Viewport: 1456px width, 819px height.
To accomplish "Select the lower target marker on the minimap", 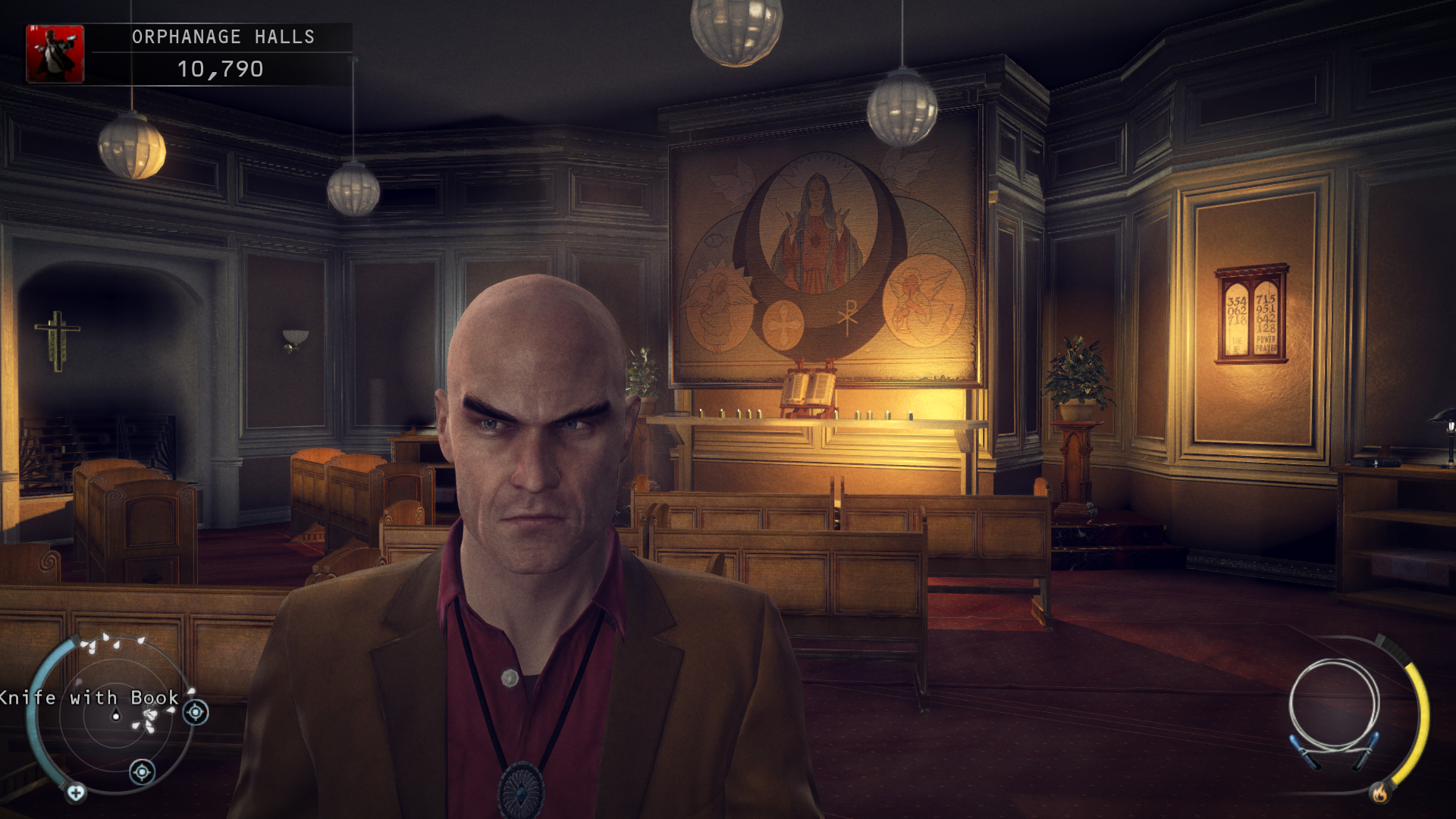I will pyautogui.click(x=142, y=772).
